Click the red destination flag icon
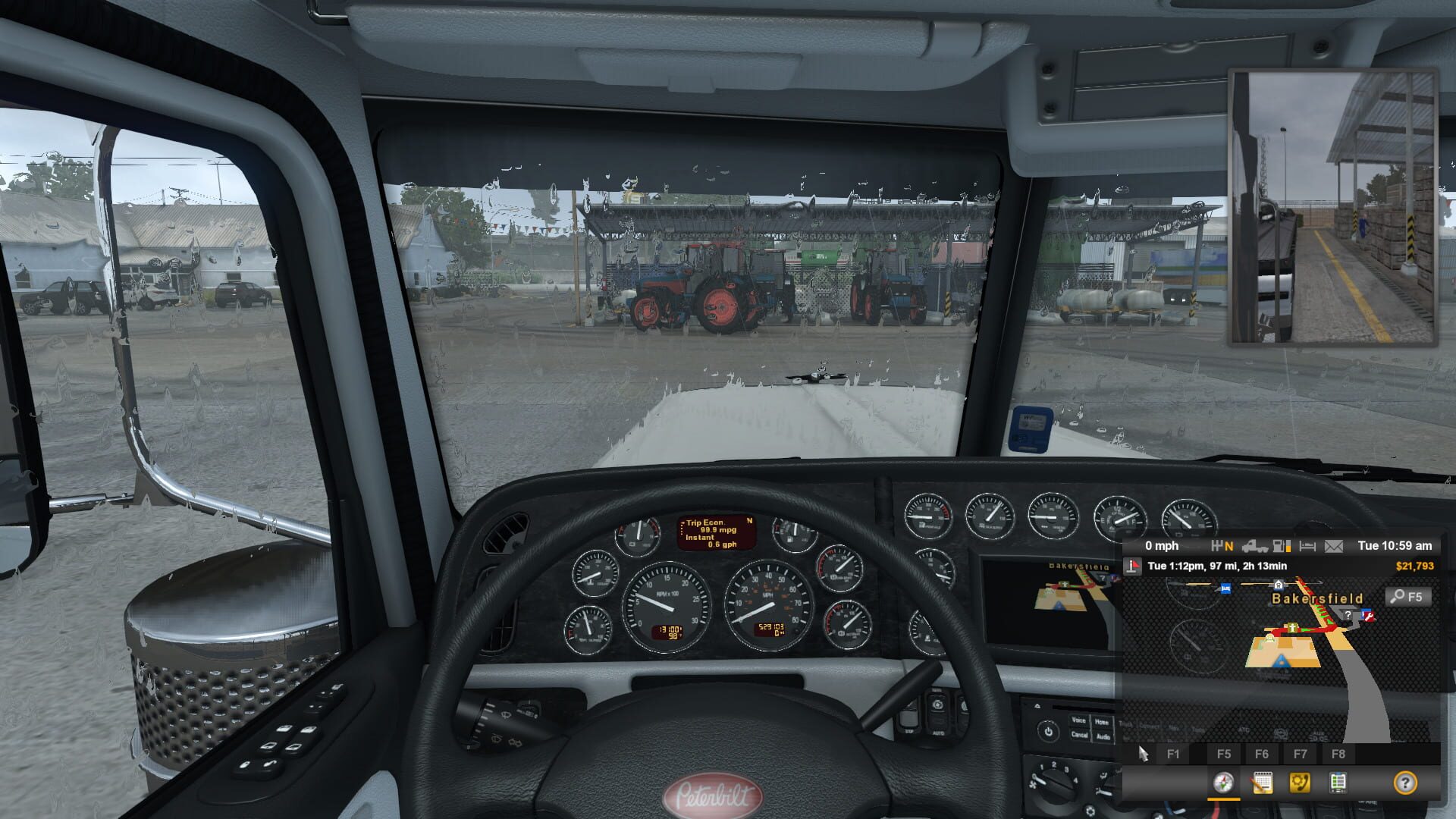The height and width of the screenshot is (819, 1456). 1133,565
